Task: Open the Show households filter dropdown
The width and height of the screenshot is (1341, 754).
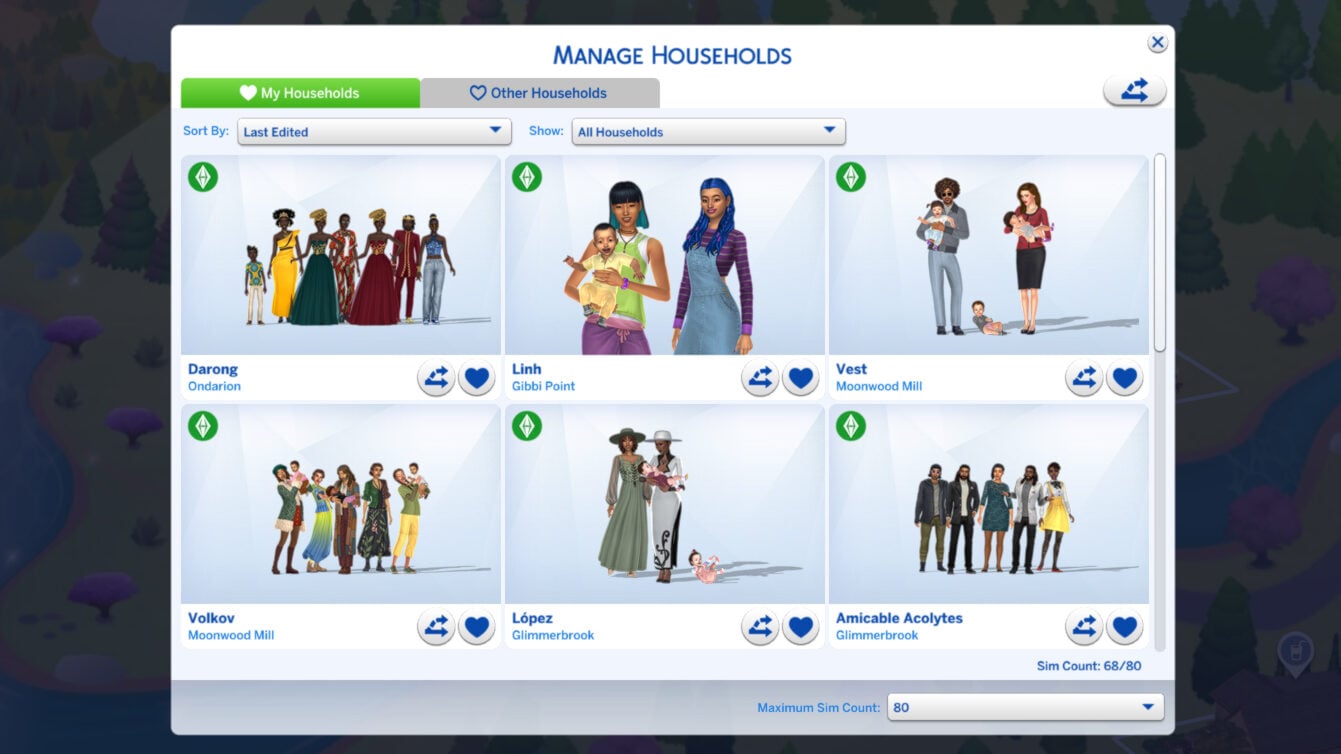Action: tap(708, 131)
